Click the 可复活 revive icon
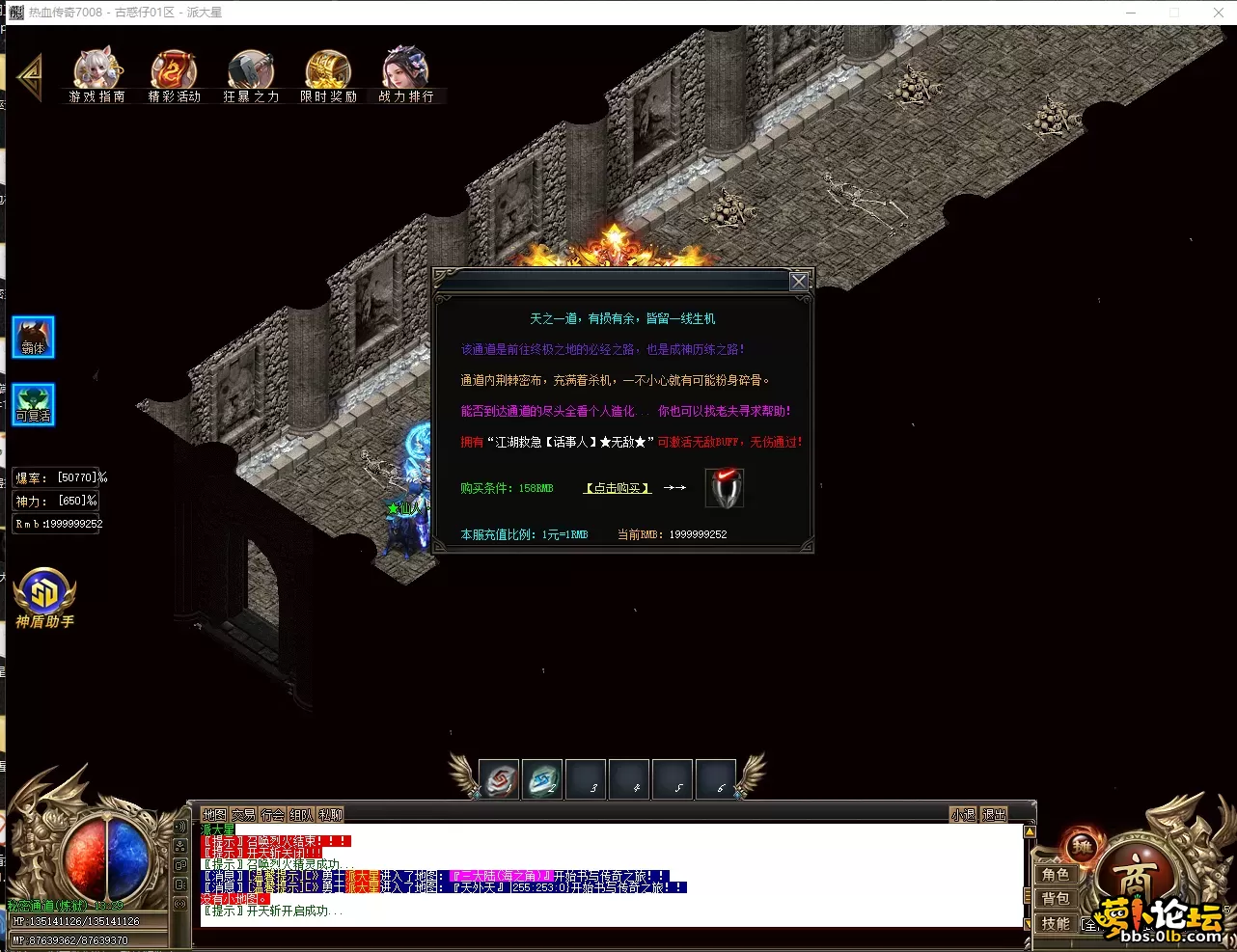1237x952 pixels. tap(33, 405)
